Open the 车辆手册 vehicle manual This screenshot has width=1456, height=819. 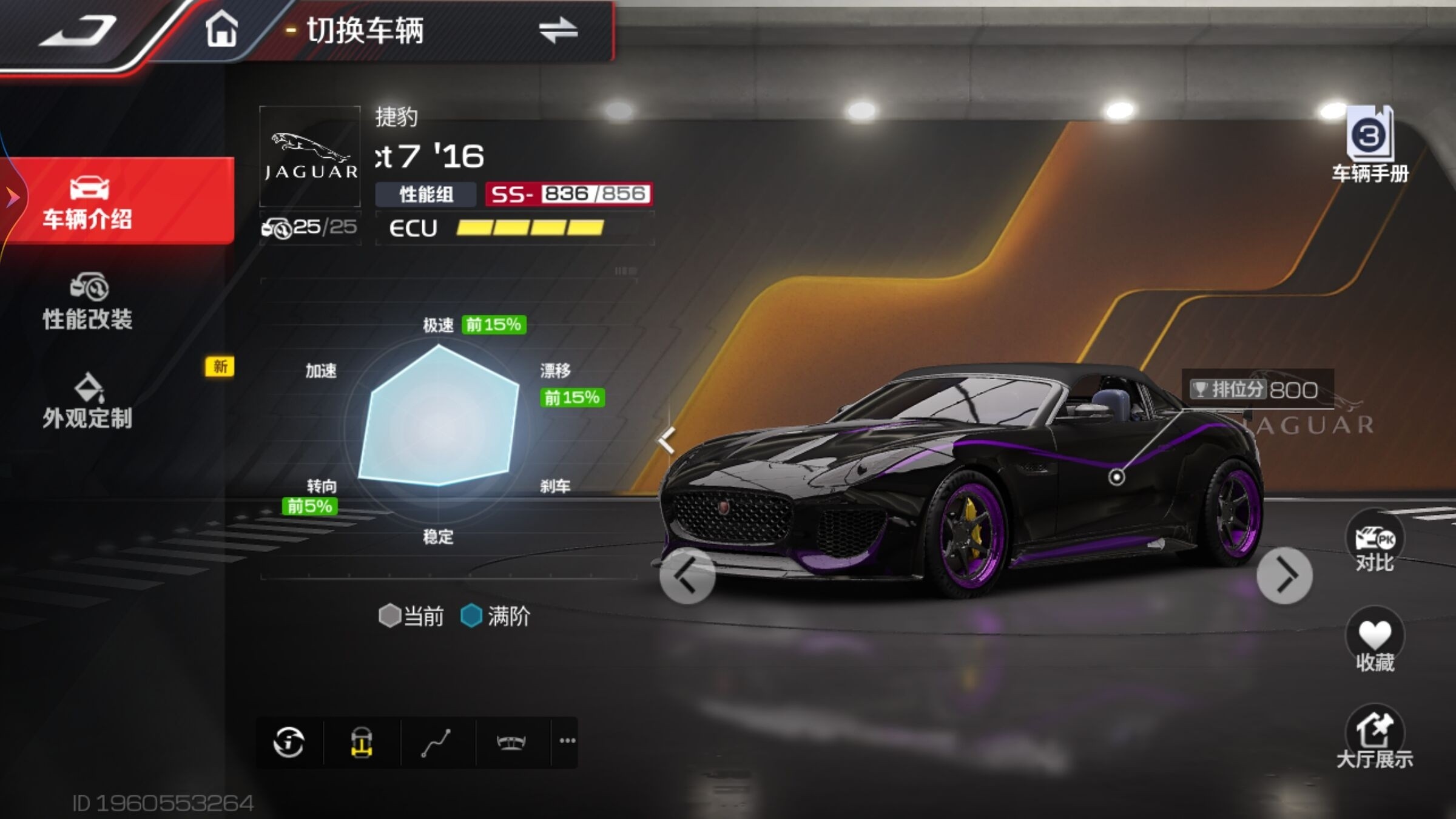point(1370,144)
